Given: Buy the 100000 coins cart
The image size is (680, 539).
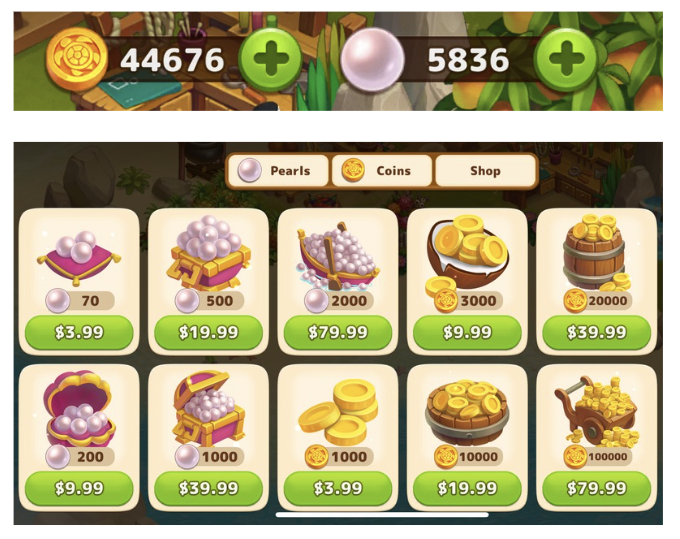Looking at the screenshot, I should (x=597, y=488).
